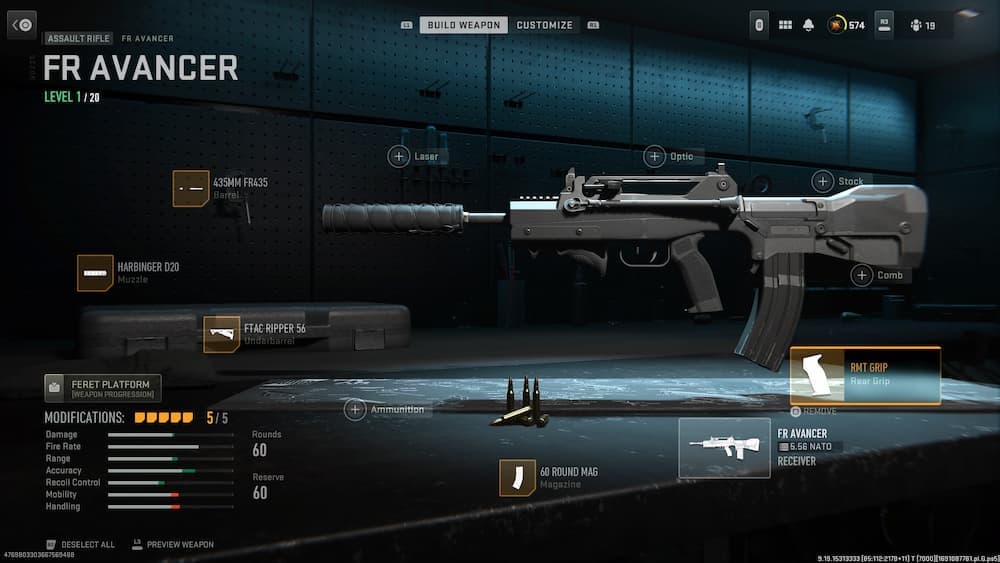This screenshot has width=1000, height=563.
Task: Add a Laser attachment
Action: [399, 157]
